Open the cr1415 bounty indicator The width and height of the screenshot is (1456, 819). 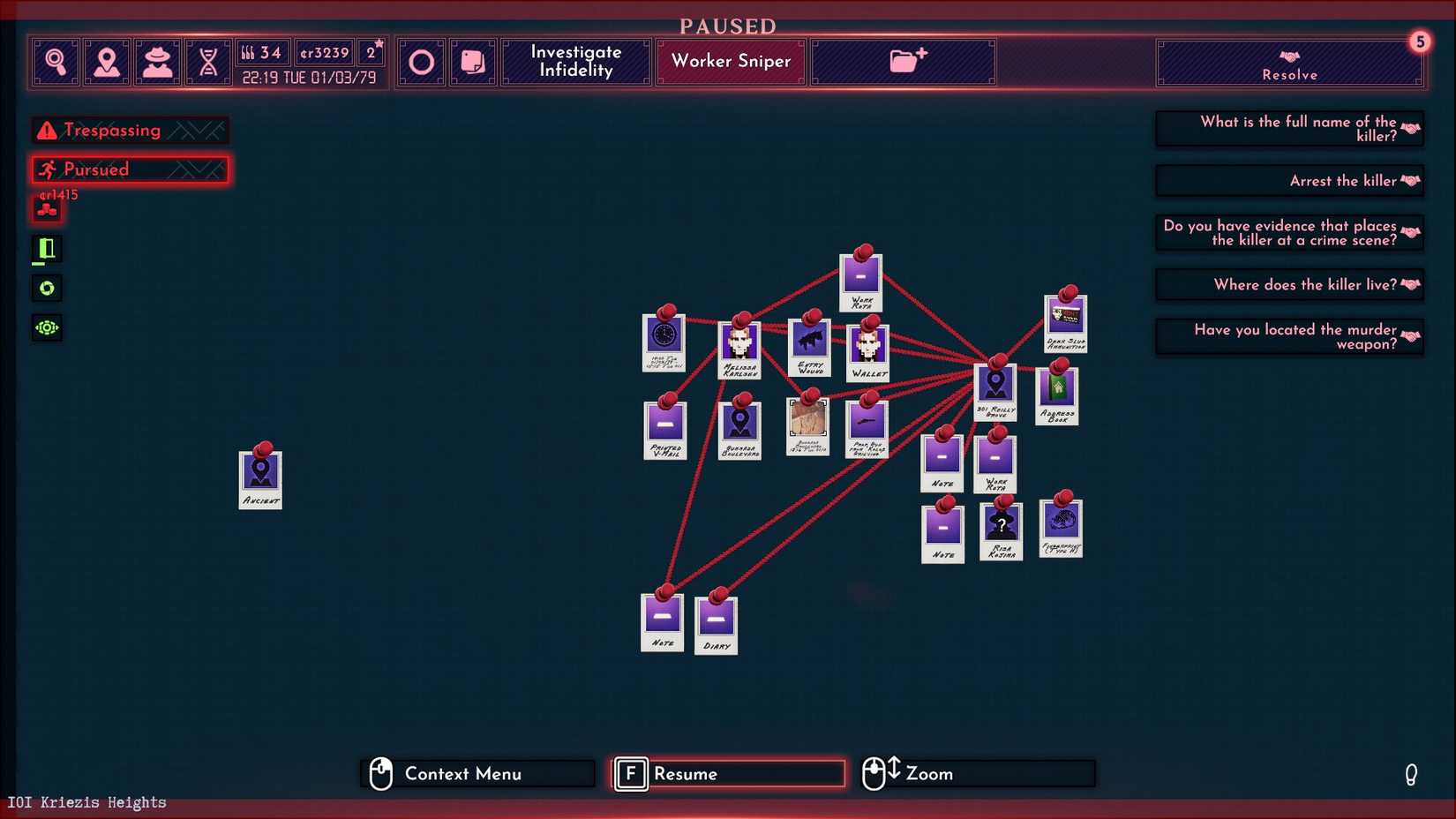46,209
